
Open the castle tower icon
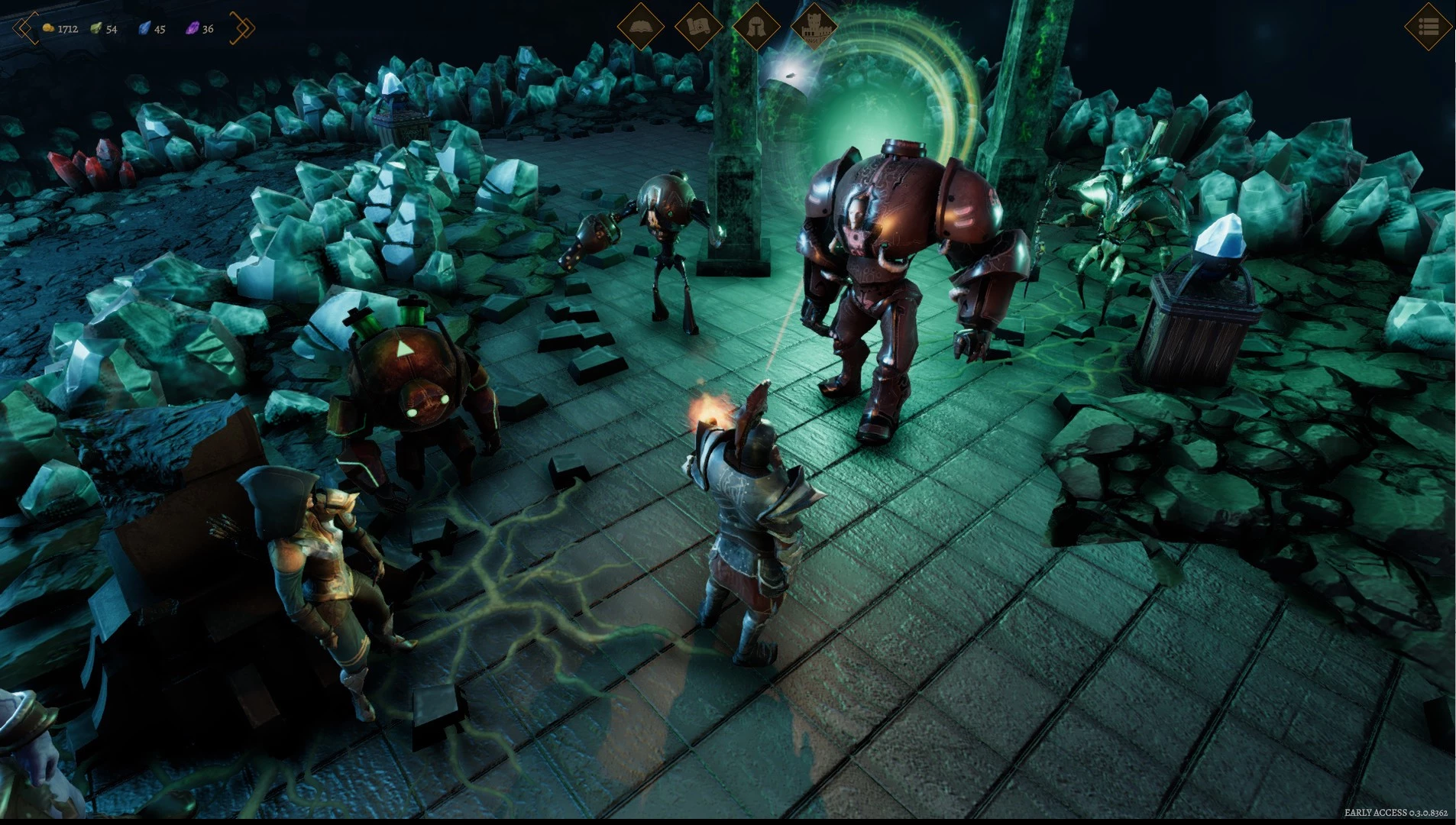click(x=813, y=27)
